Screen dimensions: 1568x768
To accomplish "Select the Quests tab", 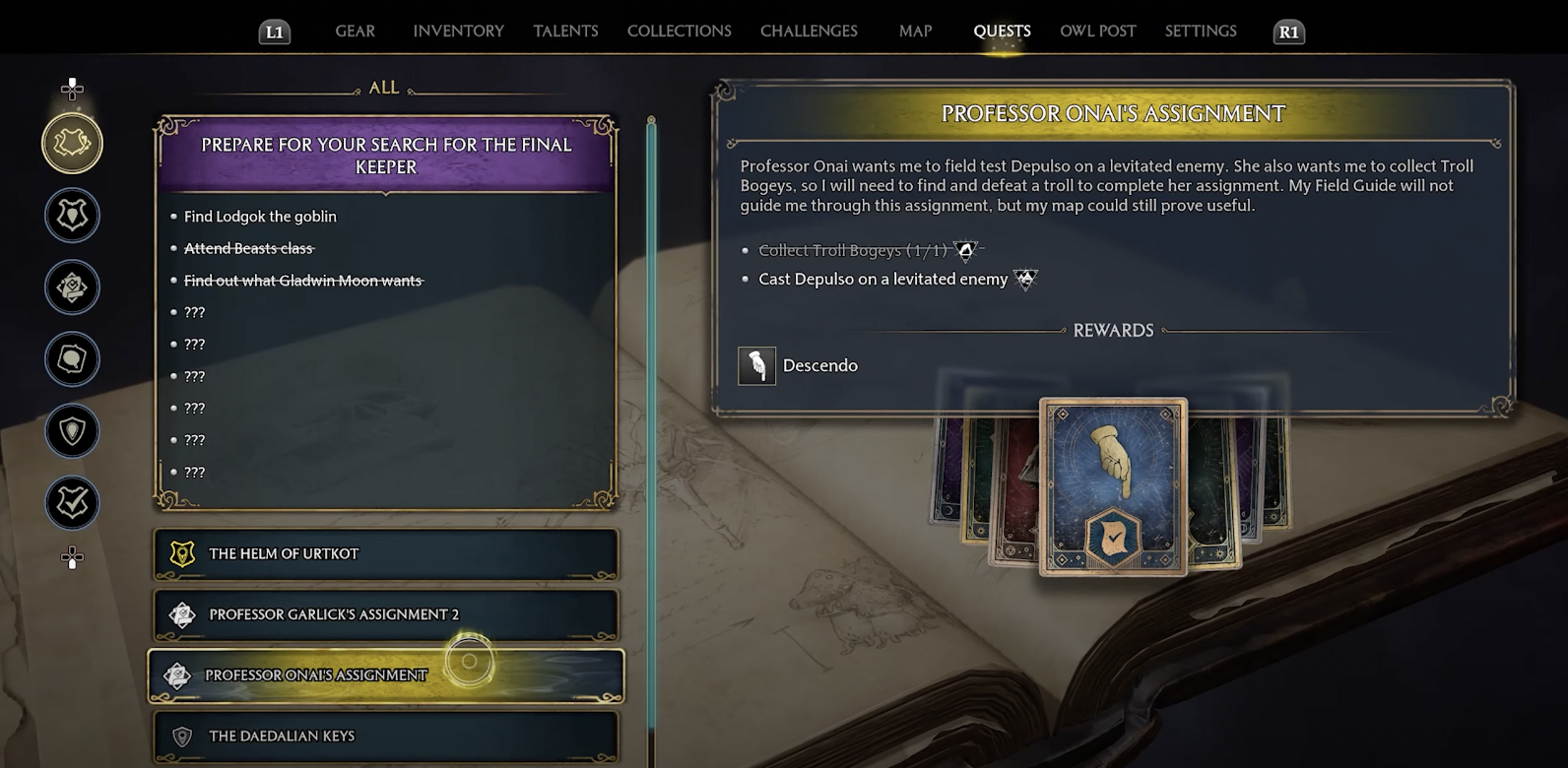I will point(1002,32).
